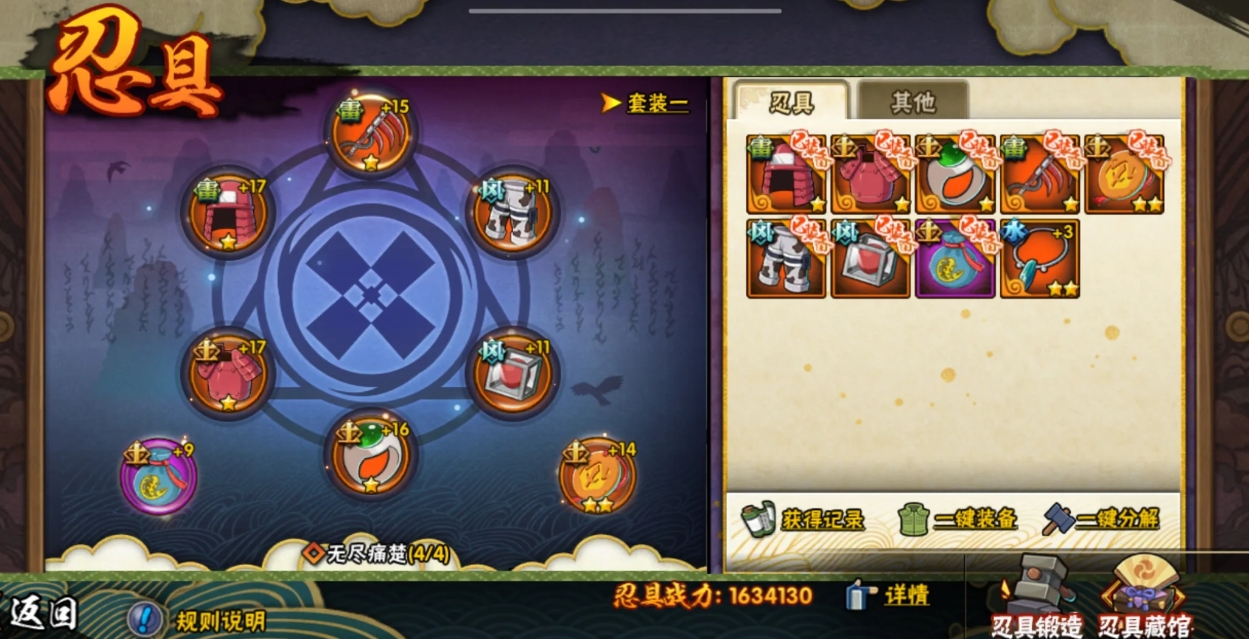The width and height of the screenshot is (1249, 639).
Task: Tap the 一键装备 auto-equip button
Action: pyautogui.click(x=958, y=519)
